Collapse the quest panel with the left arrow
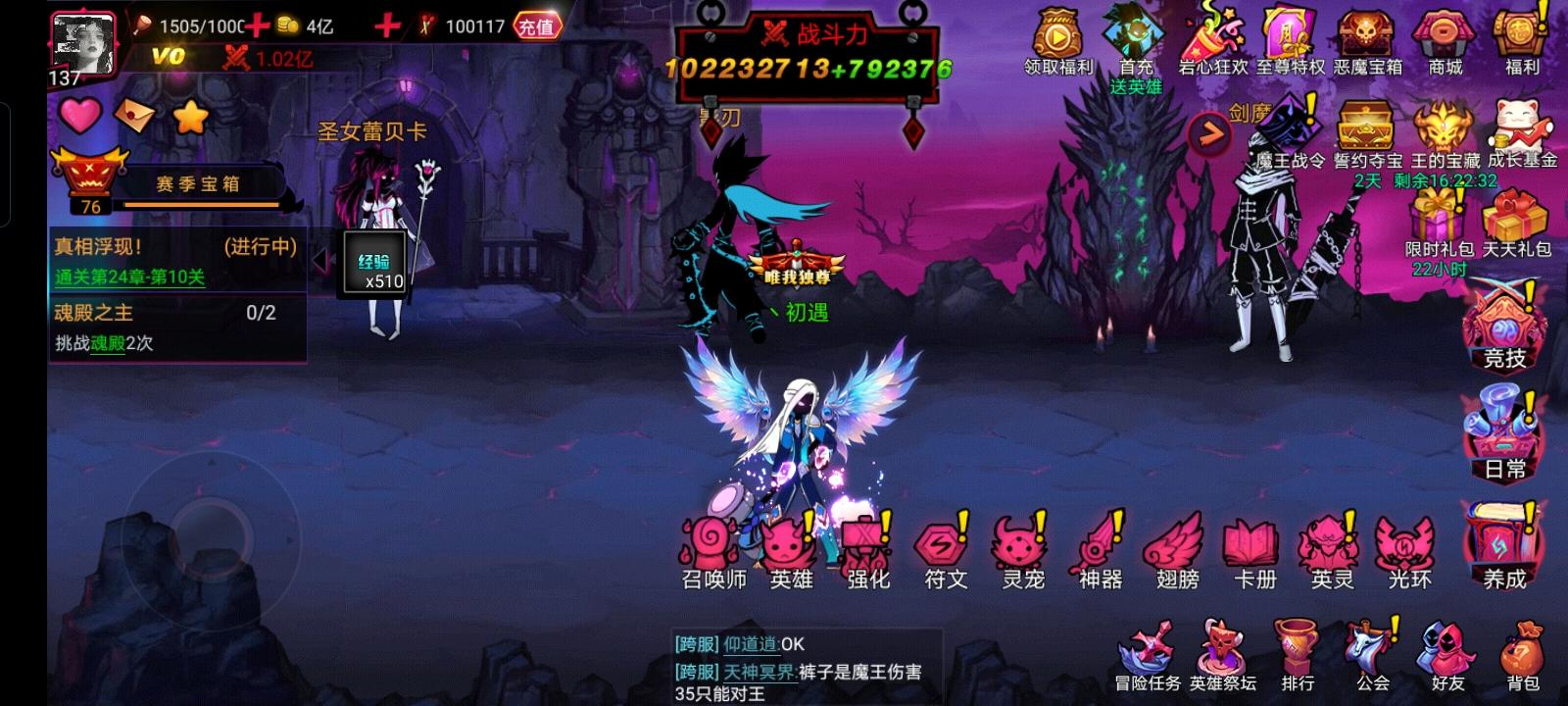Image resolution: width=1568 pixels, height=706 pixels. [323, 258]
